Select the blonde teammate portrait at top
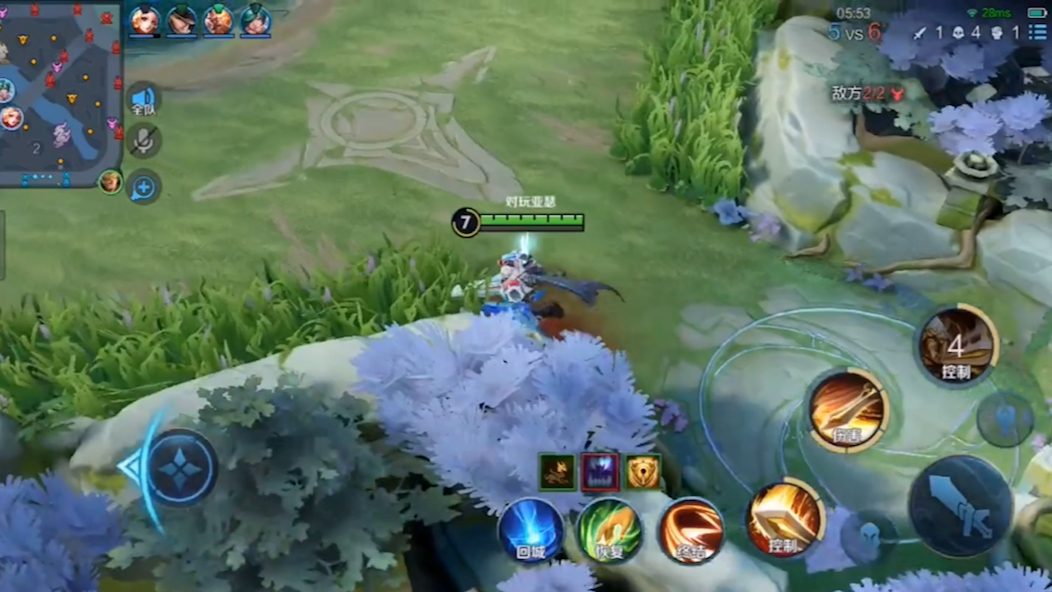Screen dimensions: 1052x592 pos(144,20)
